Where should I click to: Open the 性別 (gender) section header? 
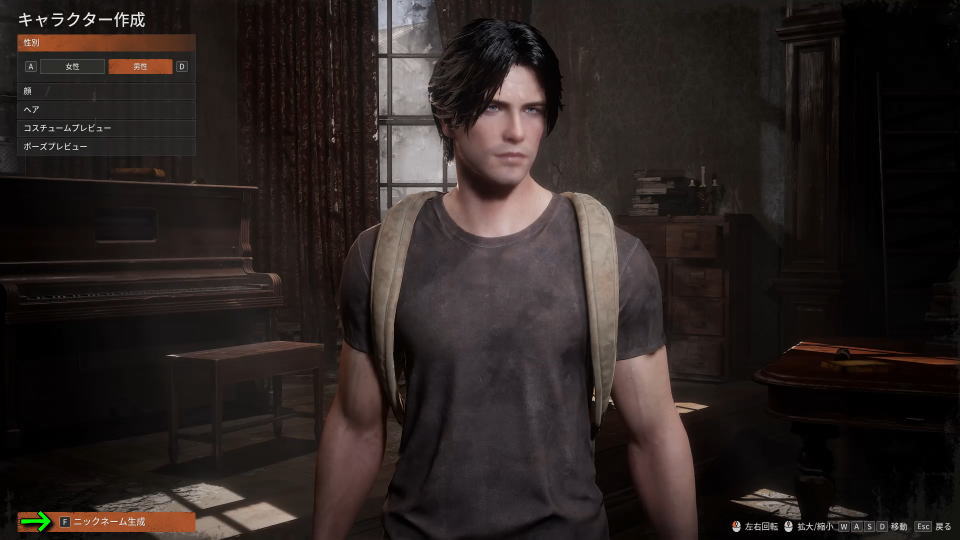click(106, 43)
